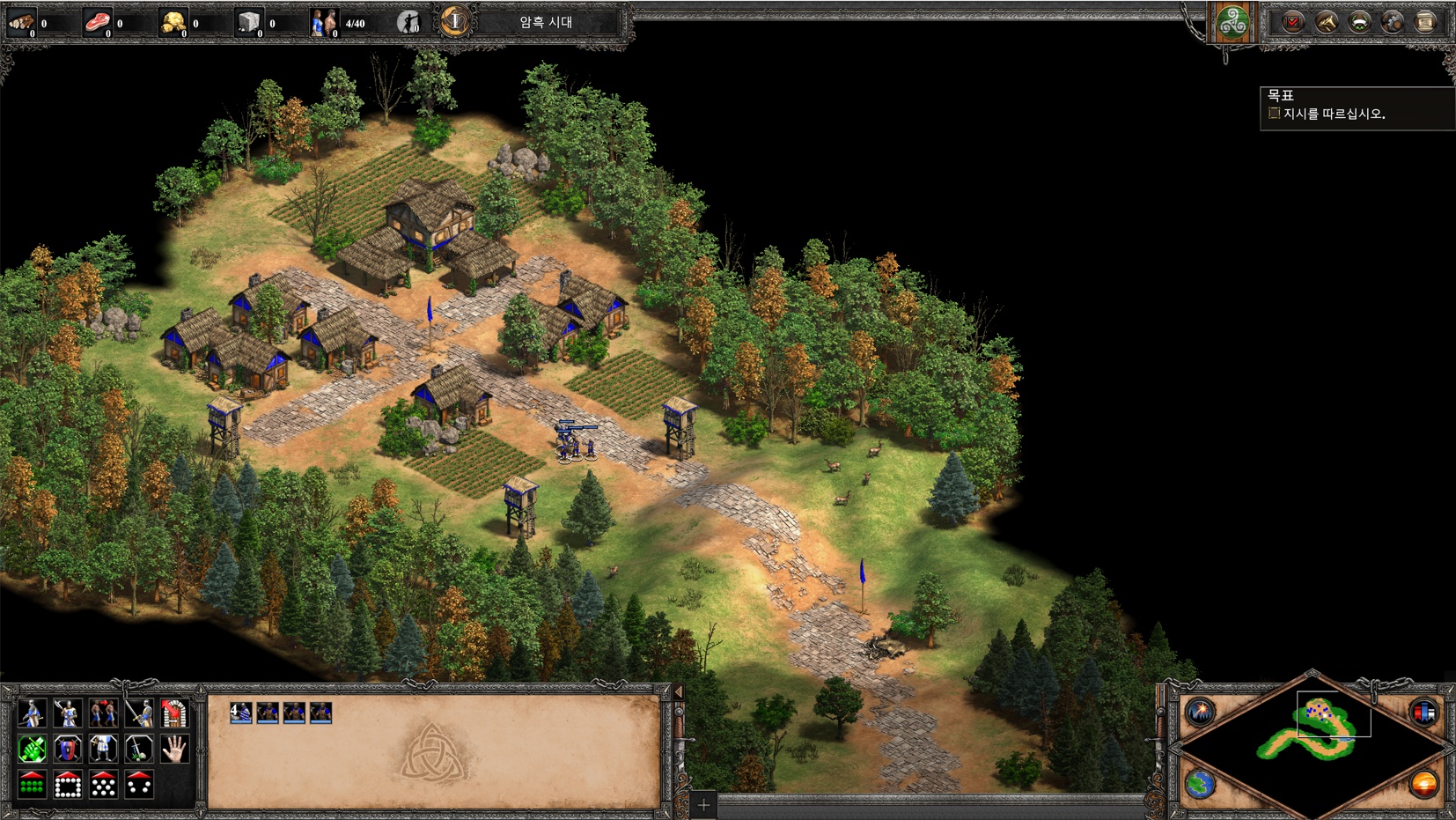Activate the no attack sword-in-ground stance
The image size is (1456, 820).
pyautogui.click(x=139, y=749)
